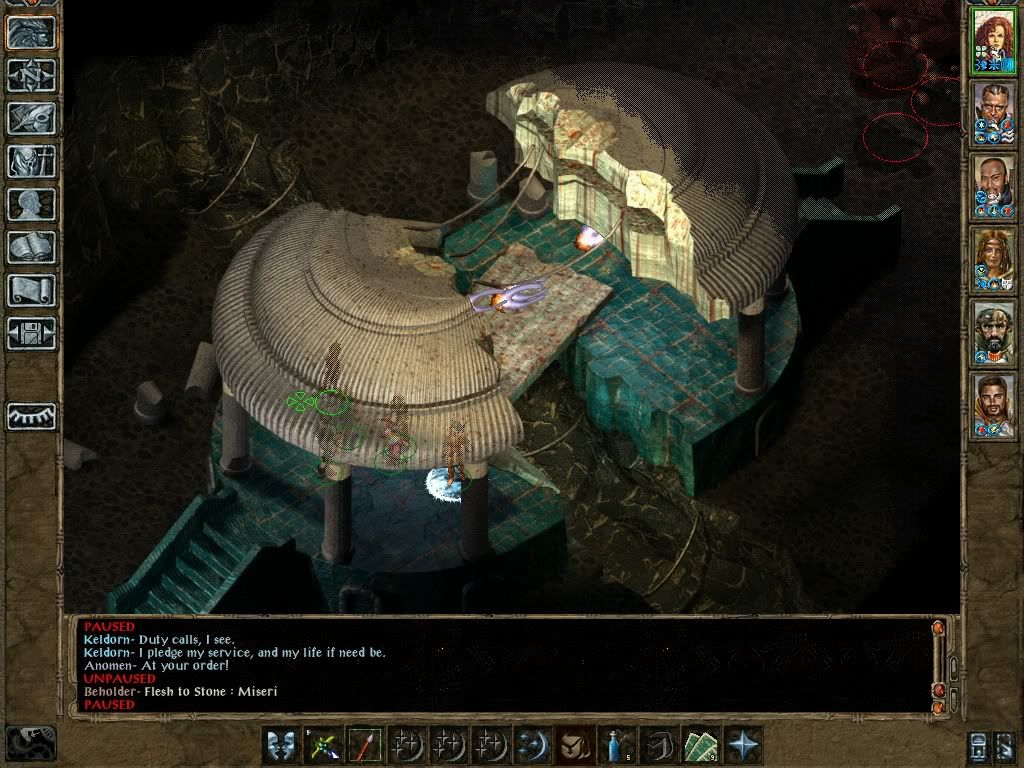Choose the bald bearded man's portrait

pyautogui.click(x=993, y=187)
